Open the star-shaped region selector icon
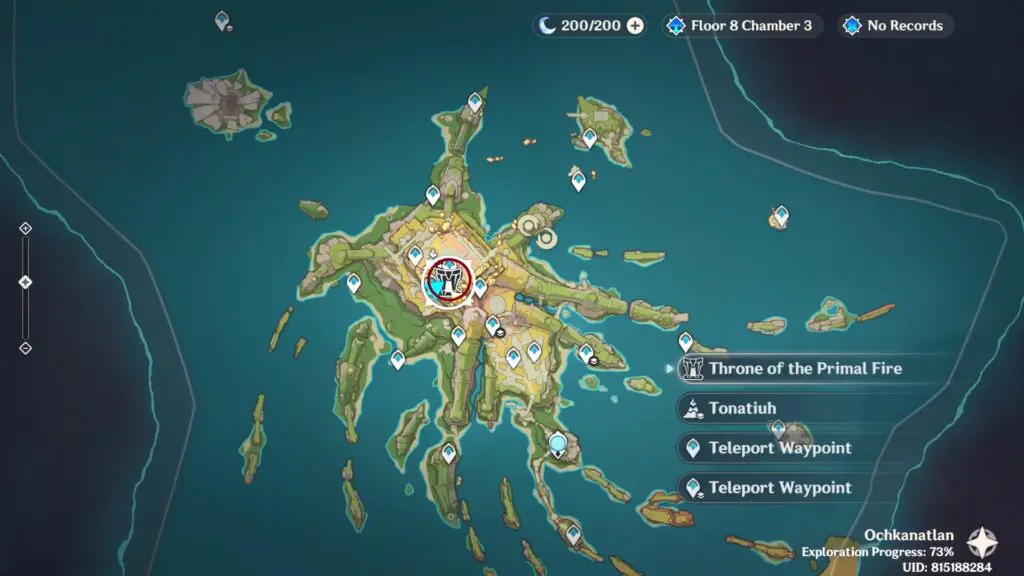 click(x=982, y=543)
